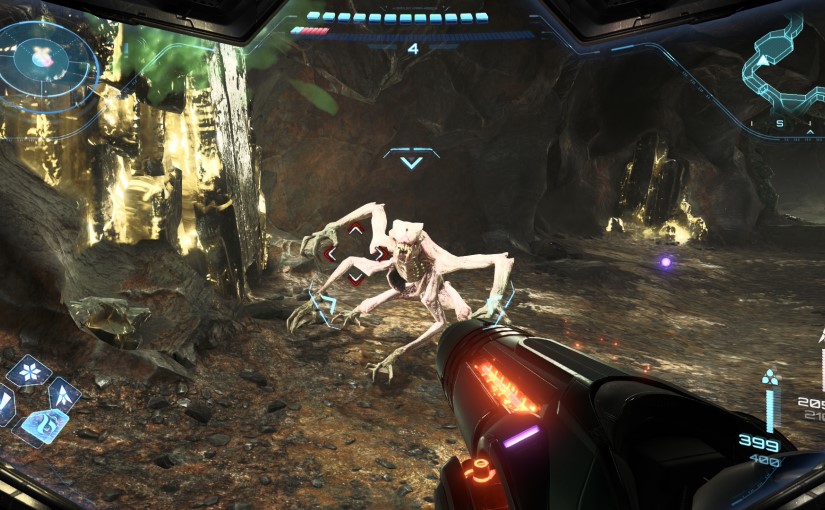Select the snowflake ability icon

pos(29,373)
